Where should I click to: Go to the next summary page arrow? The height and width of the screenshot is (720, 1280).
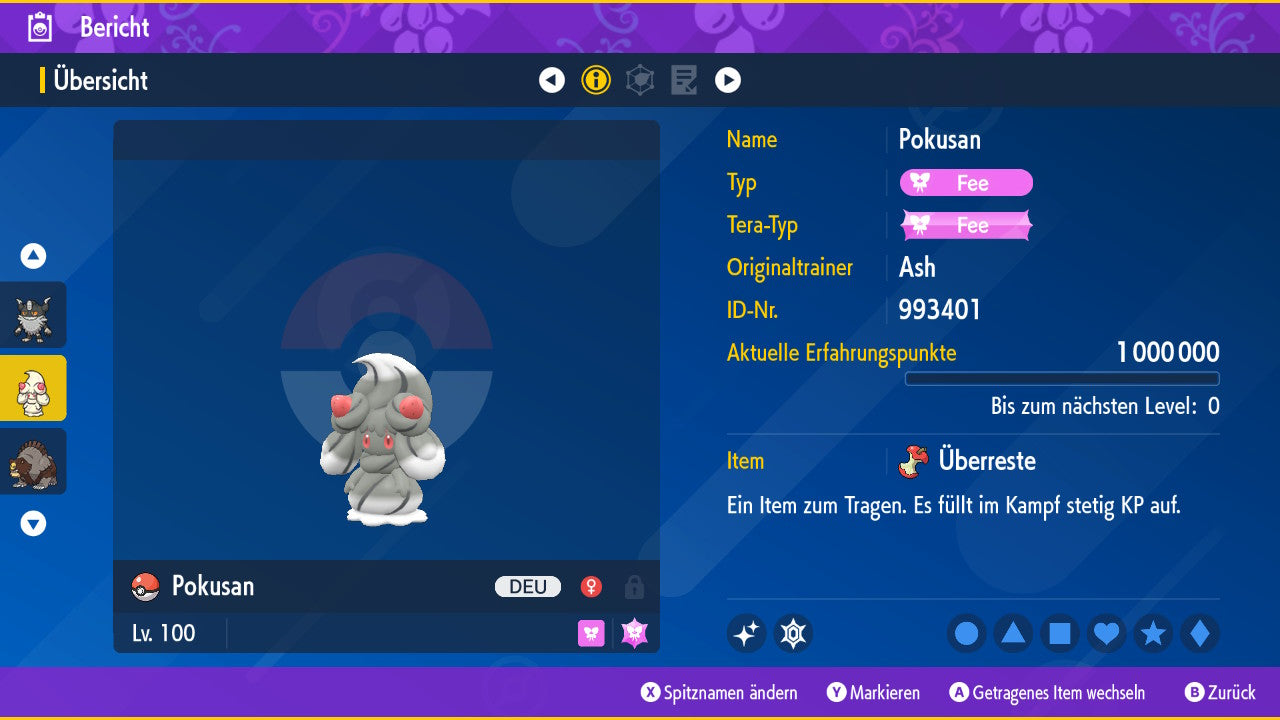coord(728,80)
